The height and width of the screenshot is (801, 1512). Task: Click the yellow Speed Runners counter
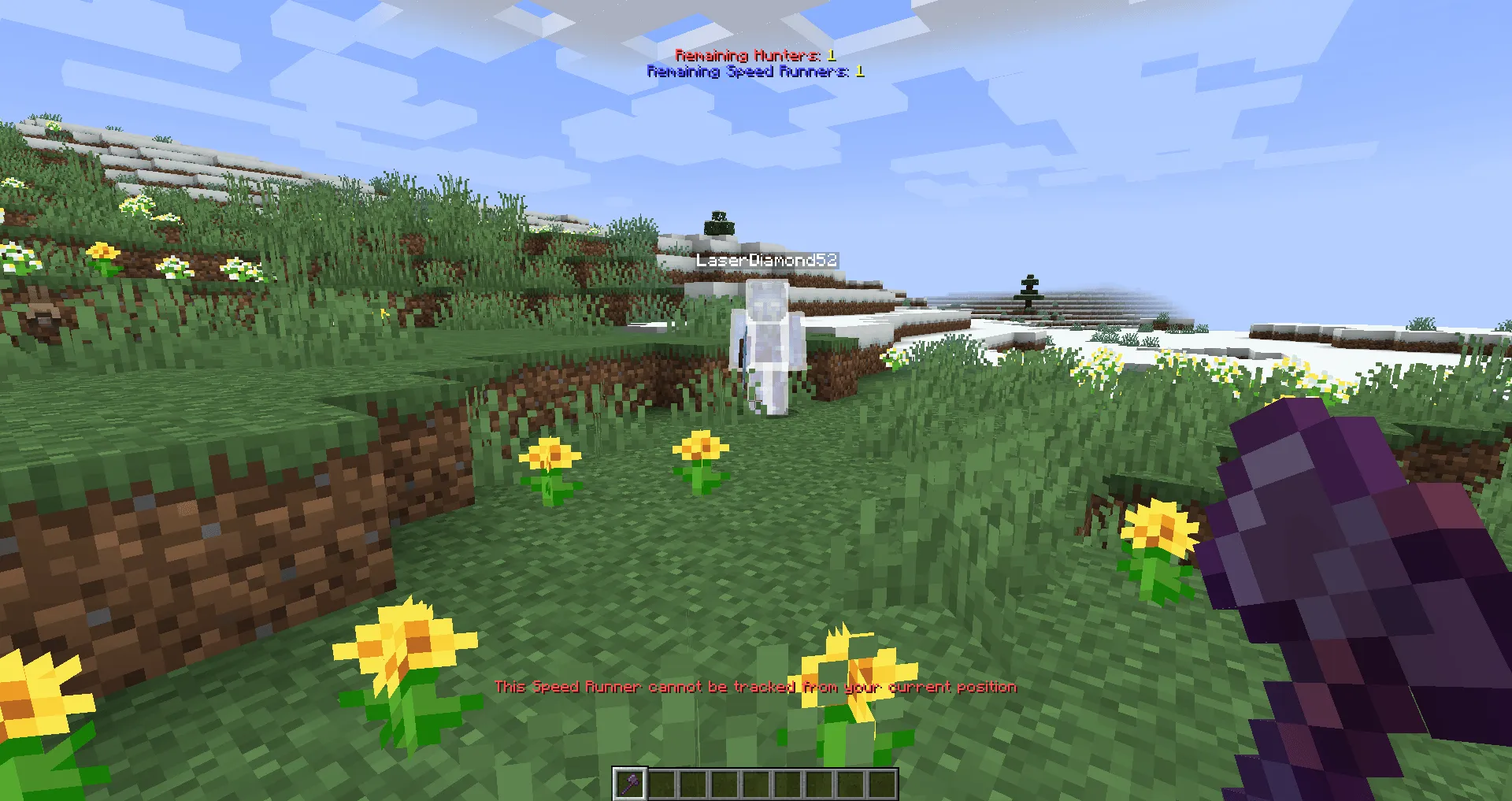click(859, 71)
